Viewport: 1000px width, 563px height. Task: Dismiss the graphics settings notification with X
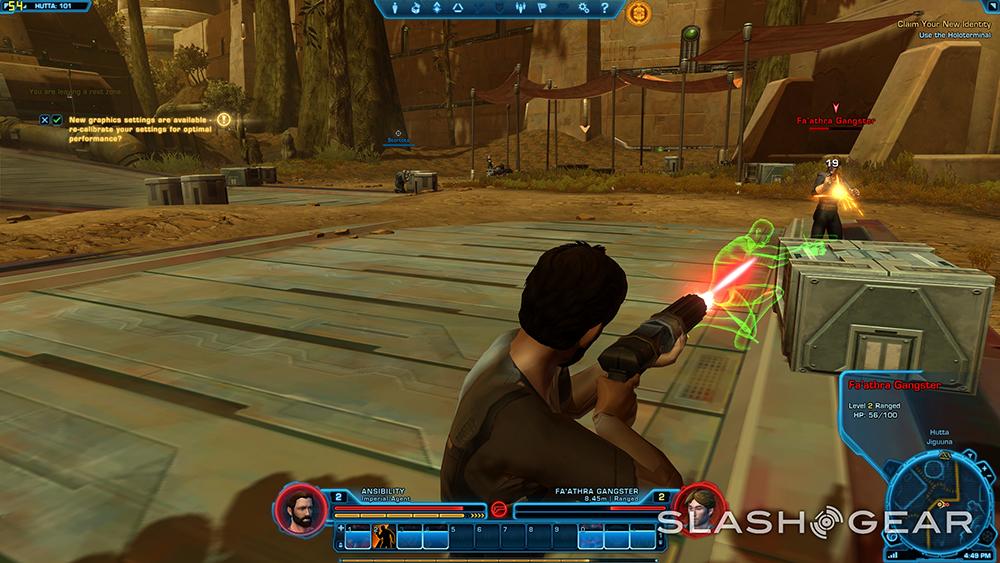point(44,120)
